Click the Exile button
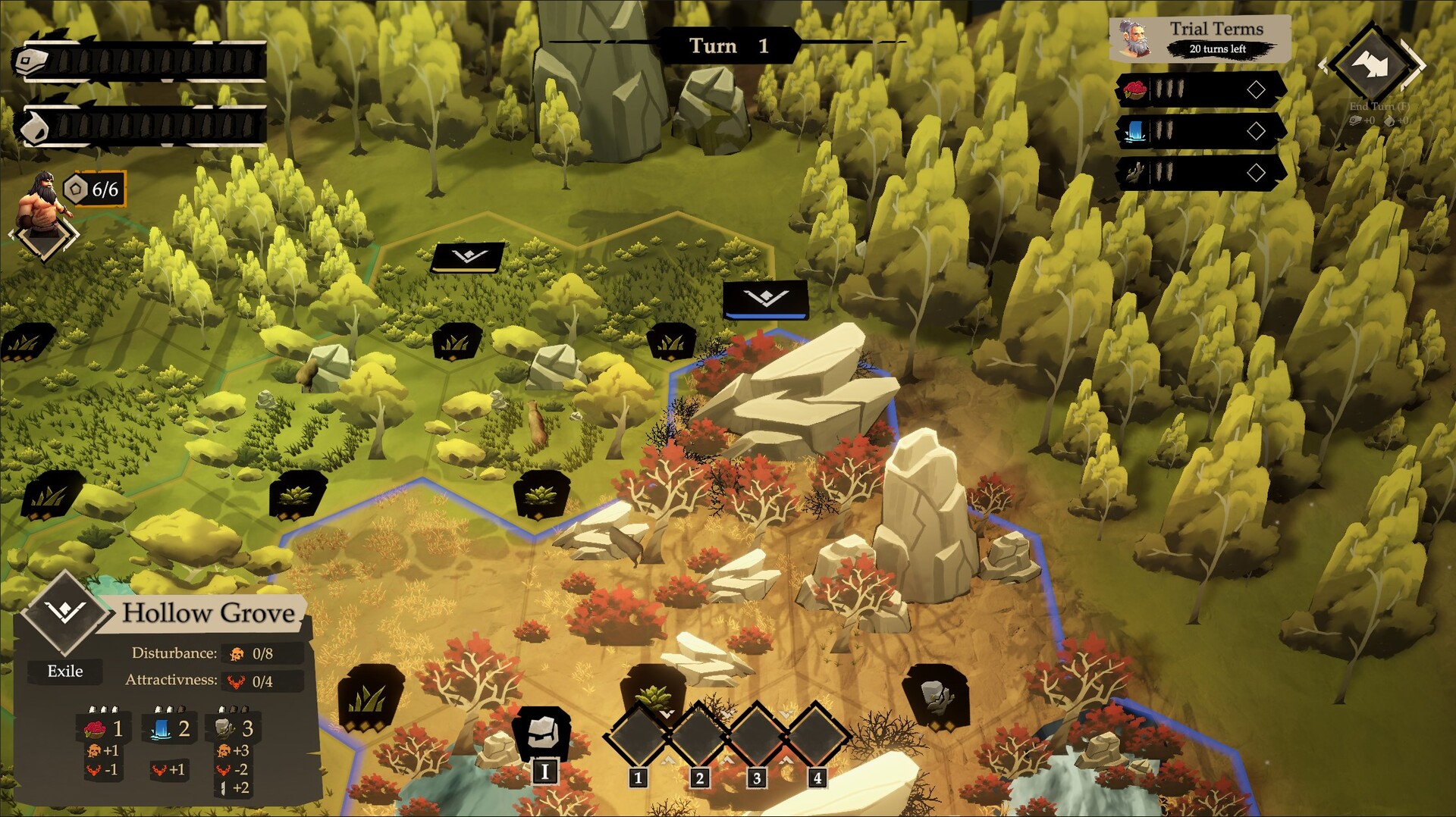The image size is (1456, 817). point(65,671)
